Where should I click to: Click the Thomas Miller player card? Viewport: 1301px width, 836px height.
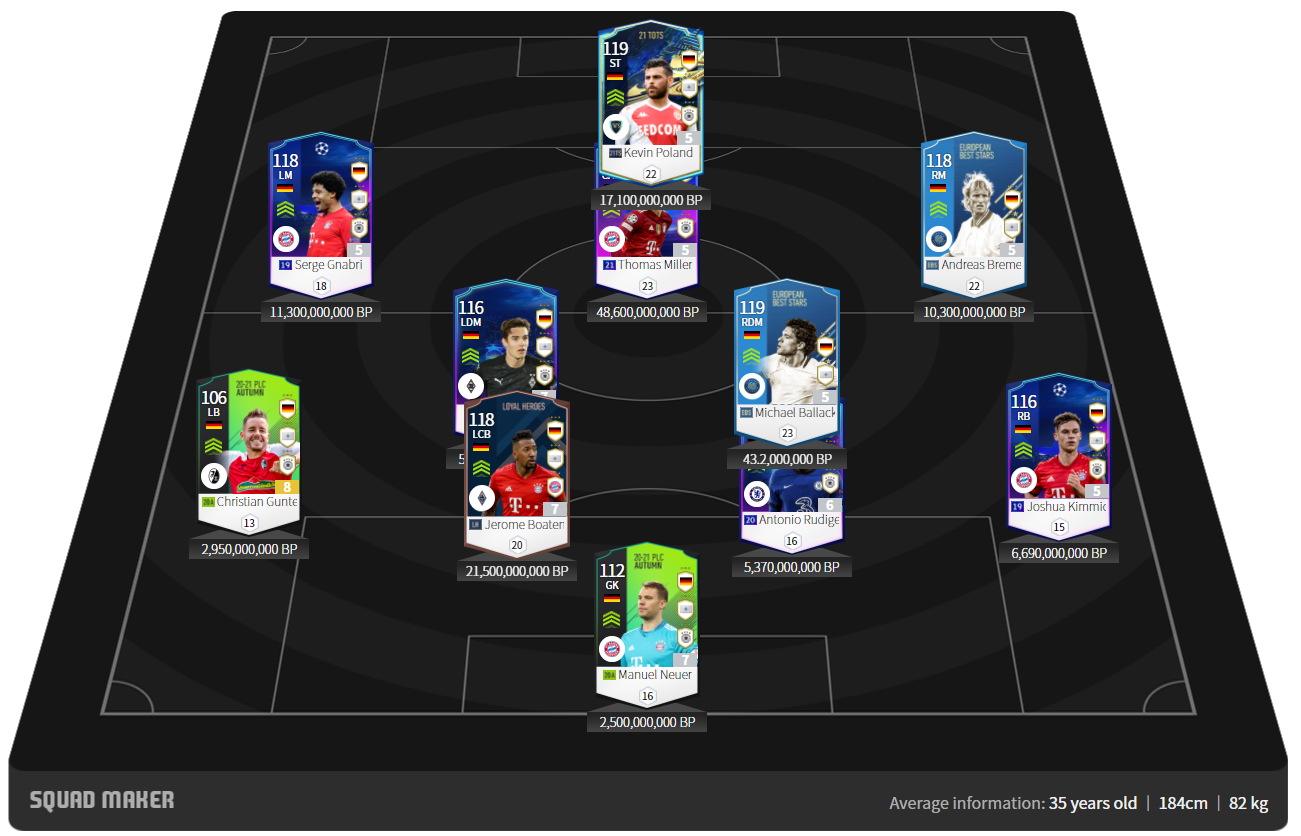click(x=647, y=240)
